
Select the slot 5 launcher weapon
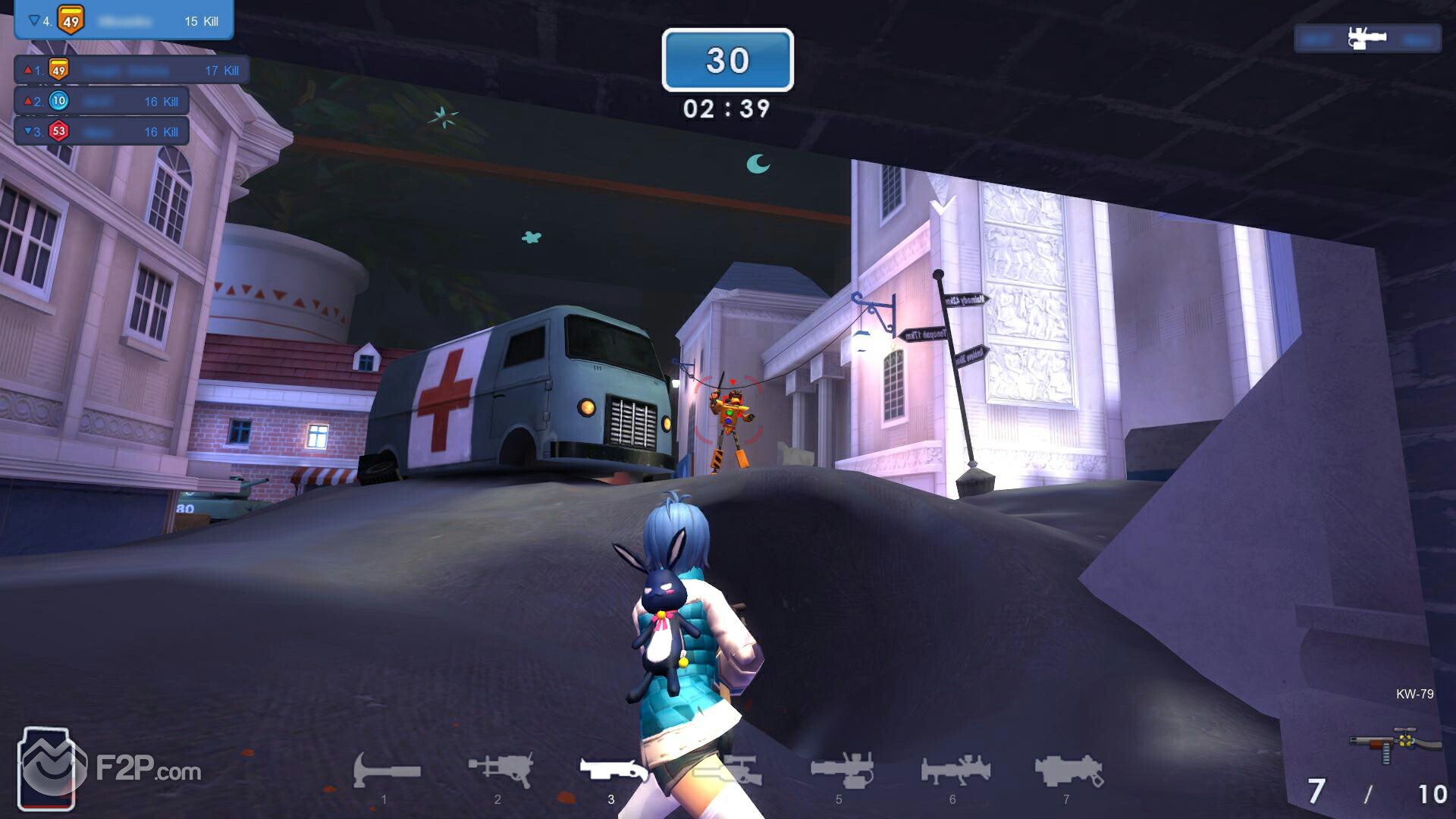(x=841, y=770)
